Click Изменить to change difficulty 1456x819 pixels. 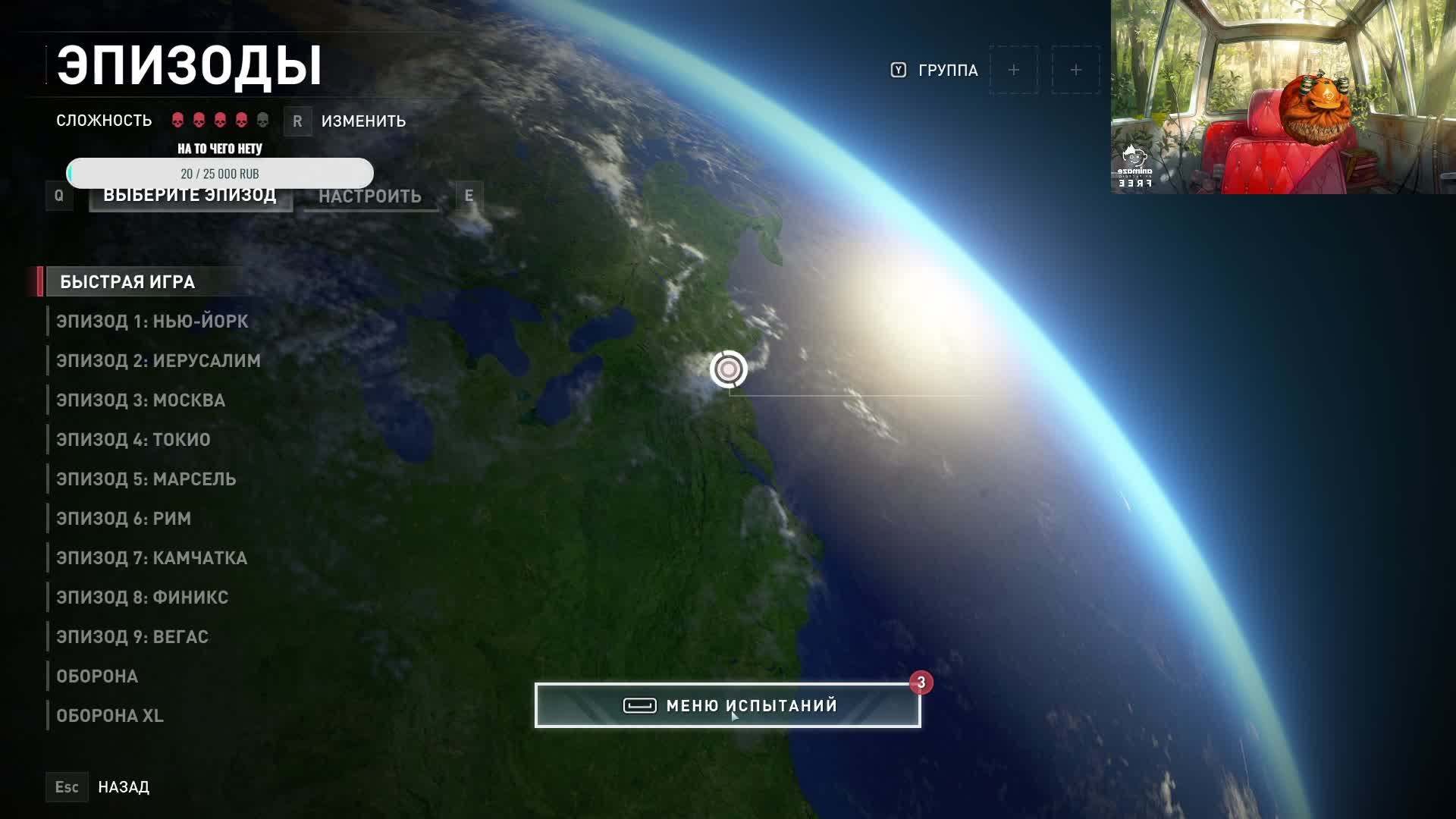coord(362,121)
